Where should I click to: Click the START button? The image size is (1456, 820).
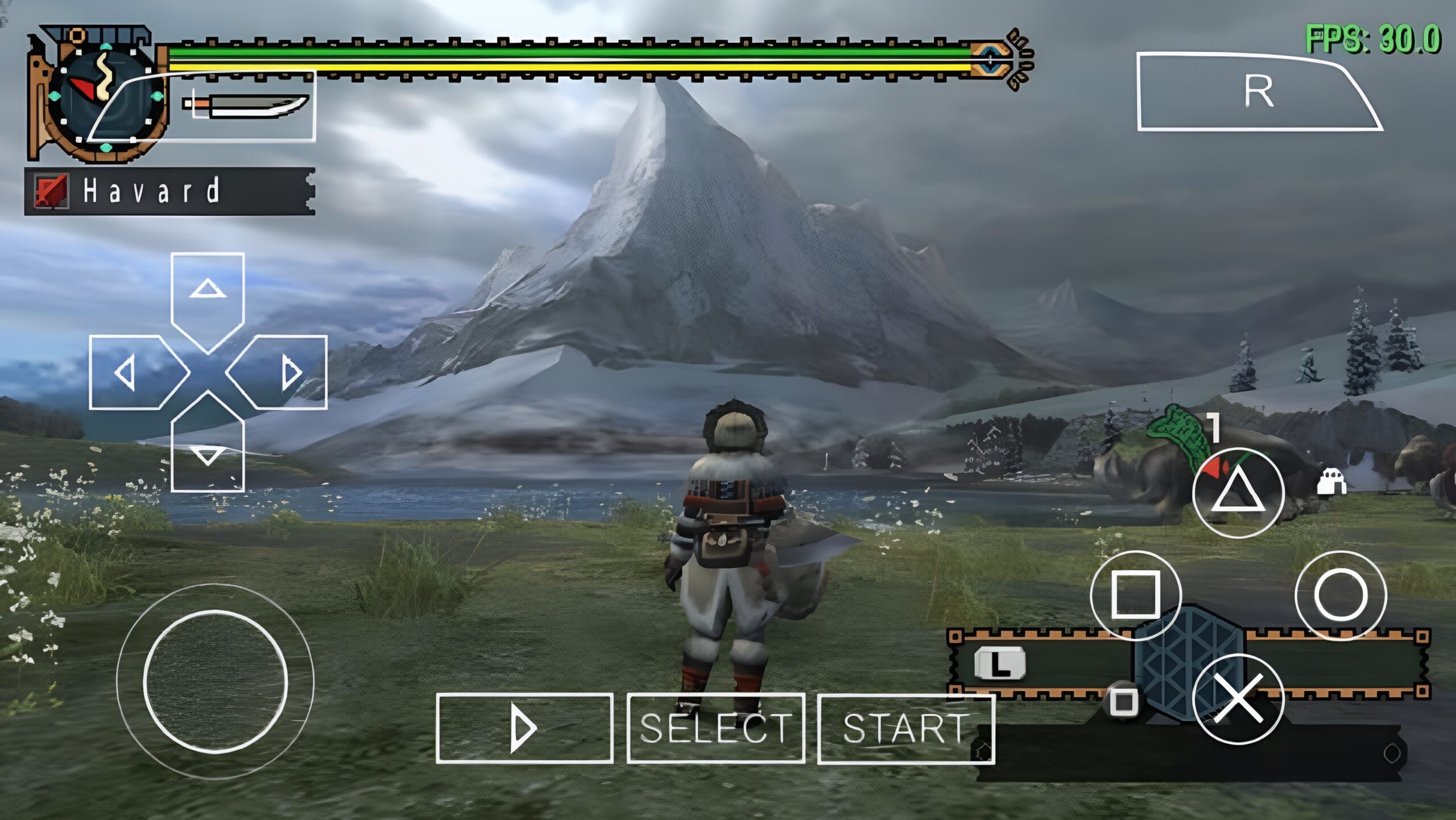point(905,728)
